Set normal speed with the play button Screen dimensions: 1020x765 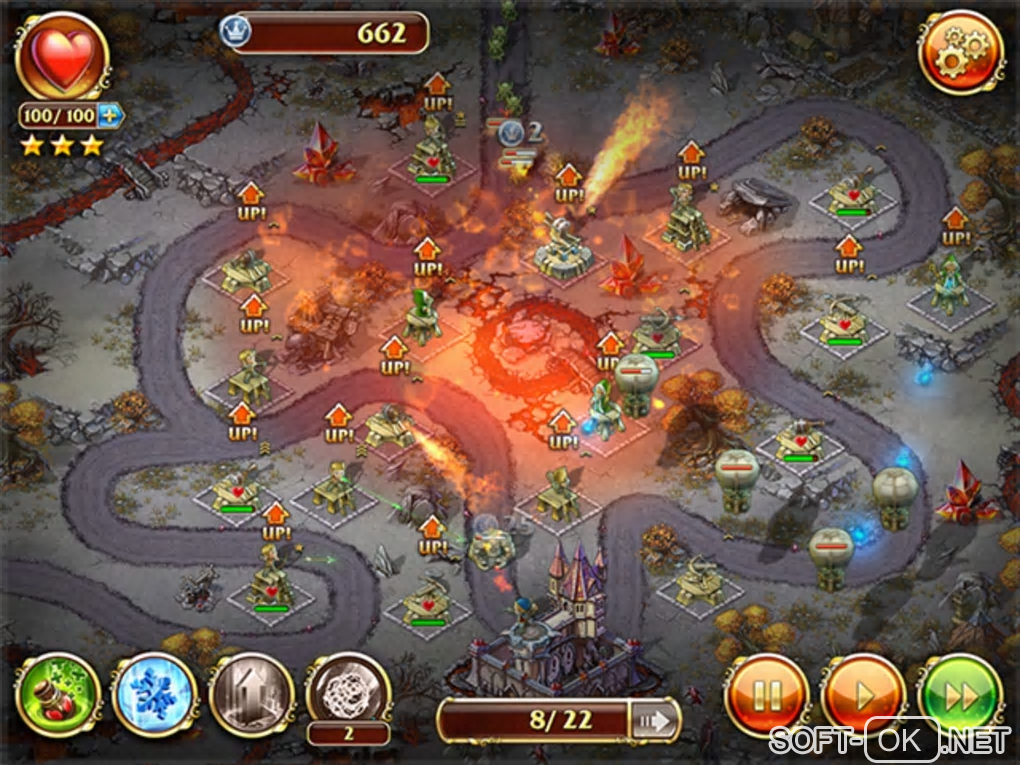click(x=863, y=694)
